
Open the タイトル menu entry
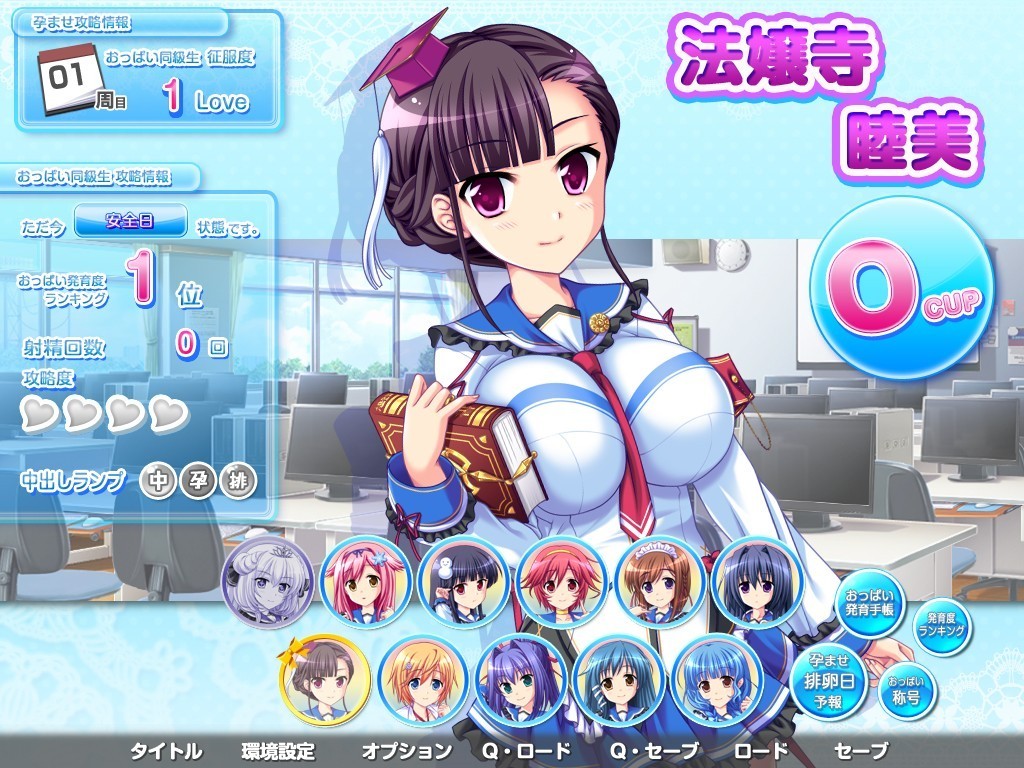point(166,751)
